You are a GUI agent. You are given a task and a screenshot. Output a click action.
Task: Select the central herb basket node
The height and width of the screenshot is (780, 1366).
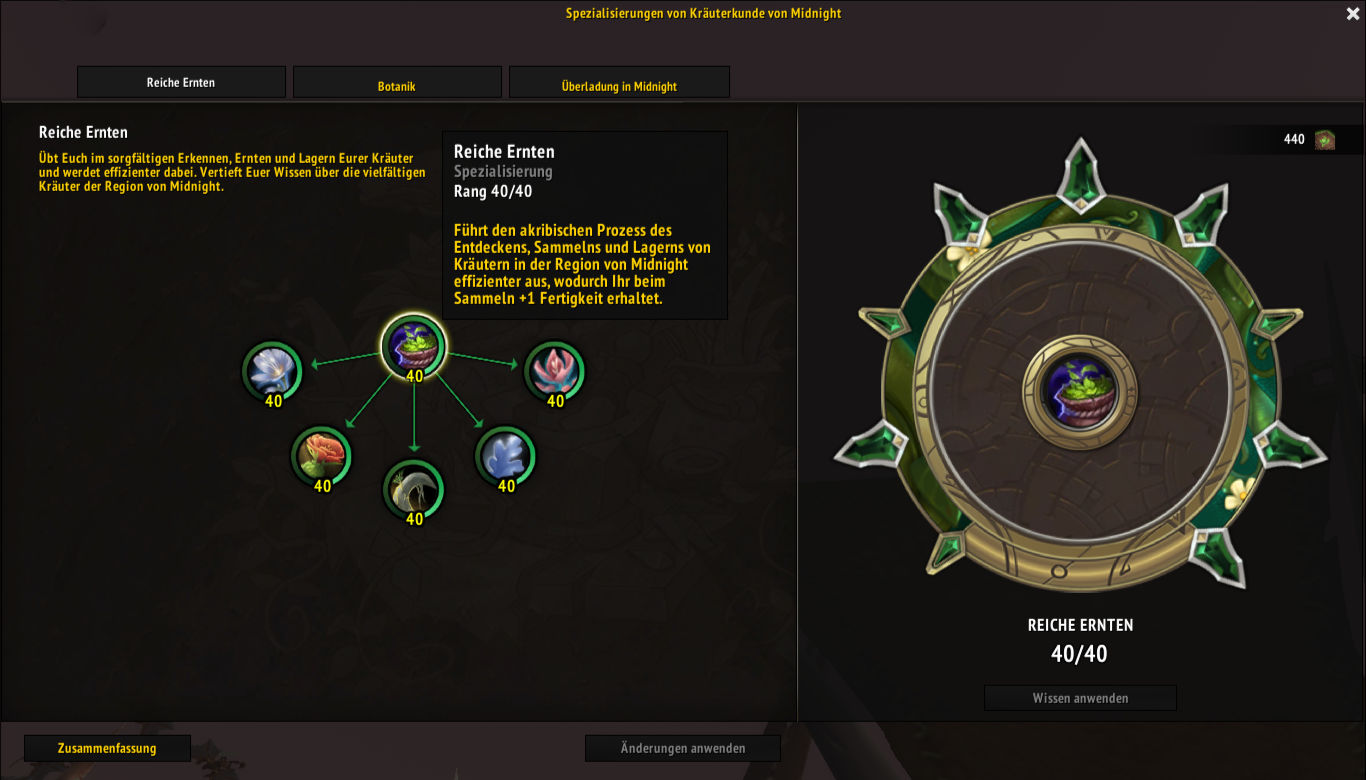[x=414, y=346]
